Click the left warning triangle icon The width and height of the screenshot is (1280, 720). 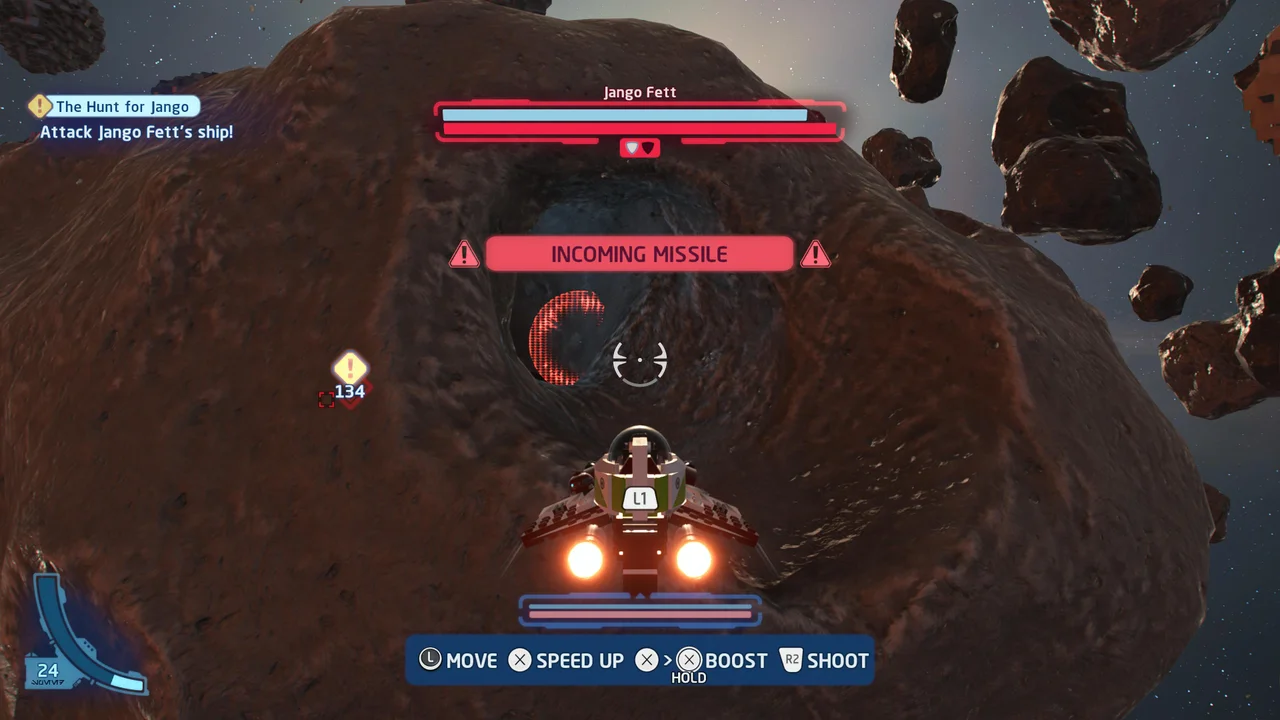point(463,254)
